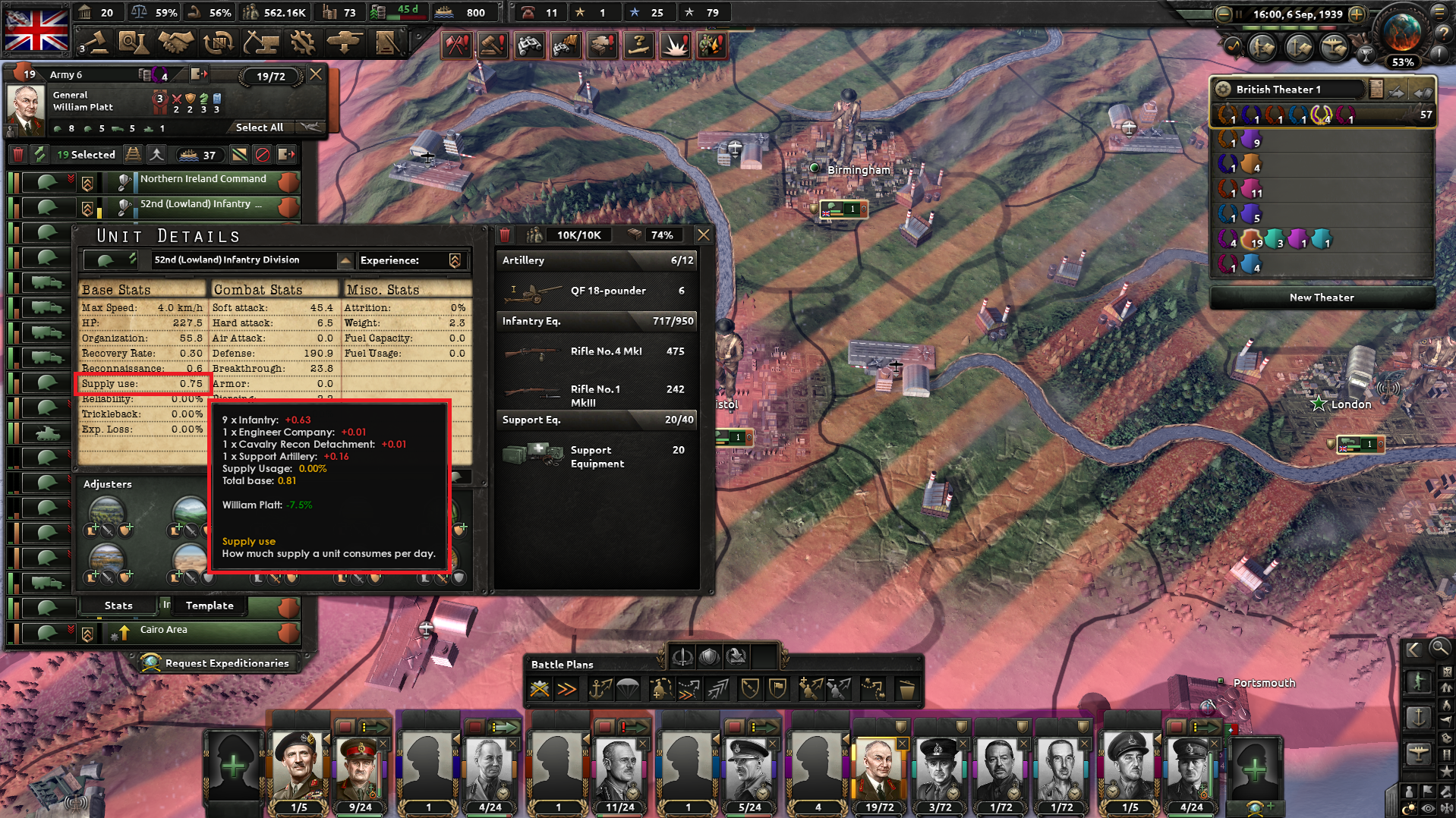Open the garrison flag order tool
Image resolution: width=1456 pixels, height=818 pixels.
[x=779, y=688]
